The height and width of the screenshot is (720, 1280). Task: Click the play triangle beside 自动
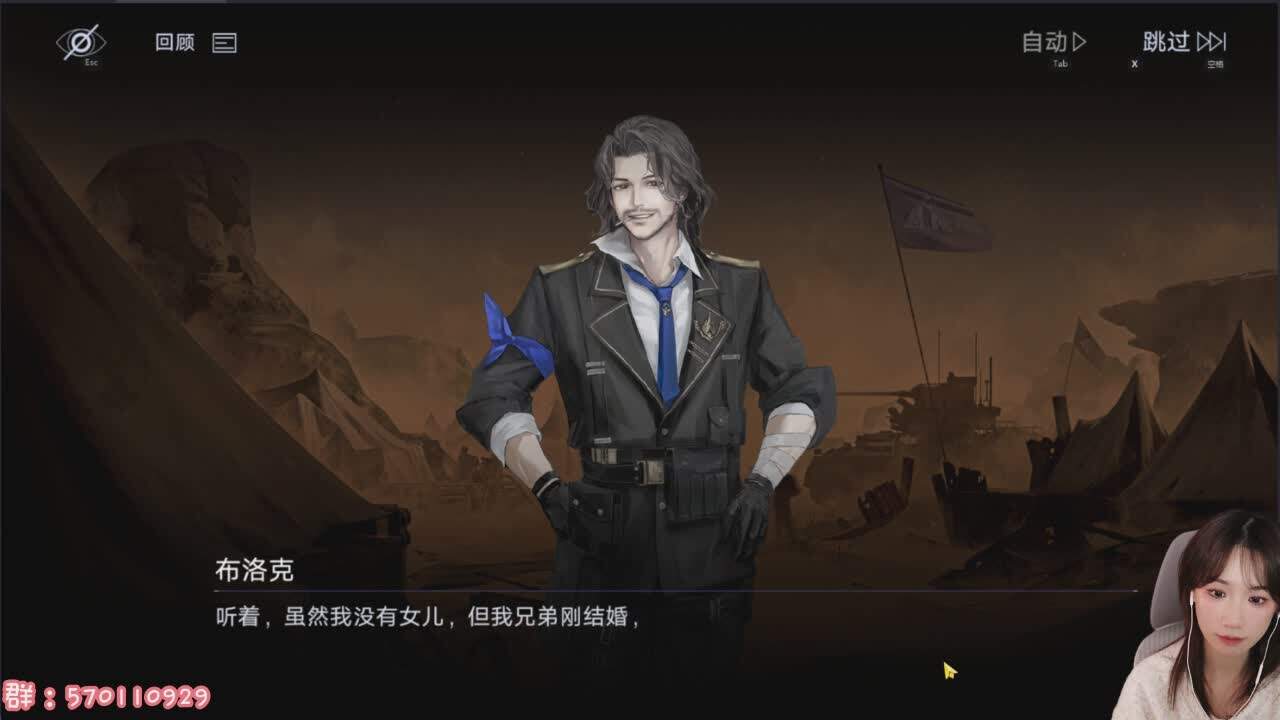tap(1078, 44)
